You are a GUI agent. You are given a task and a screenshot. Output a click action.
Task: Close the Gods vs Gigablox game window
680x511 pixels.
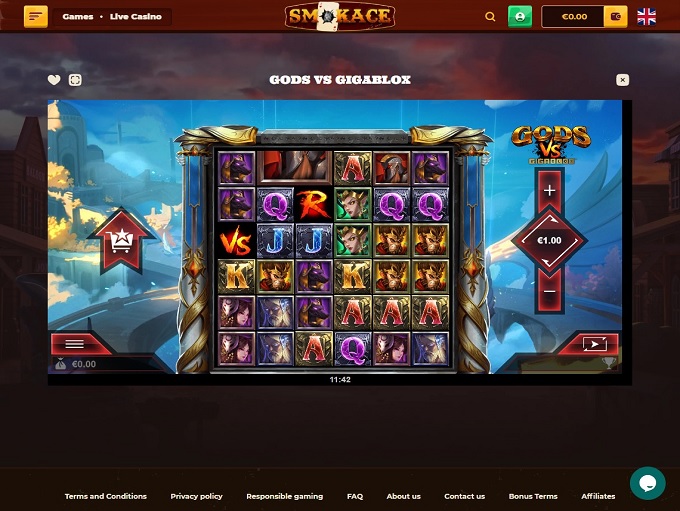(x=622, y=80)
